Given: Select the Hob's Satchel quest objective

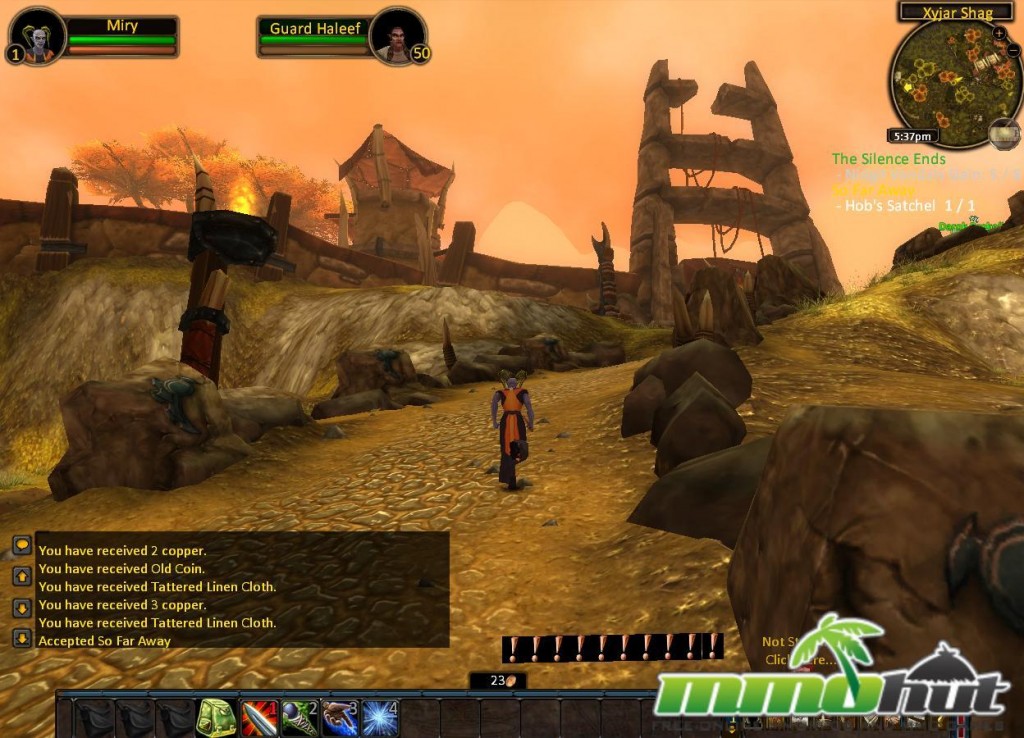Looking at the screenshot, I should [x=890, y=205].
